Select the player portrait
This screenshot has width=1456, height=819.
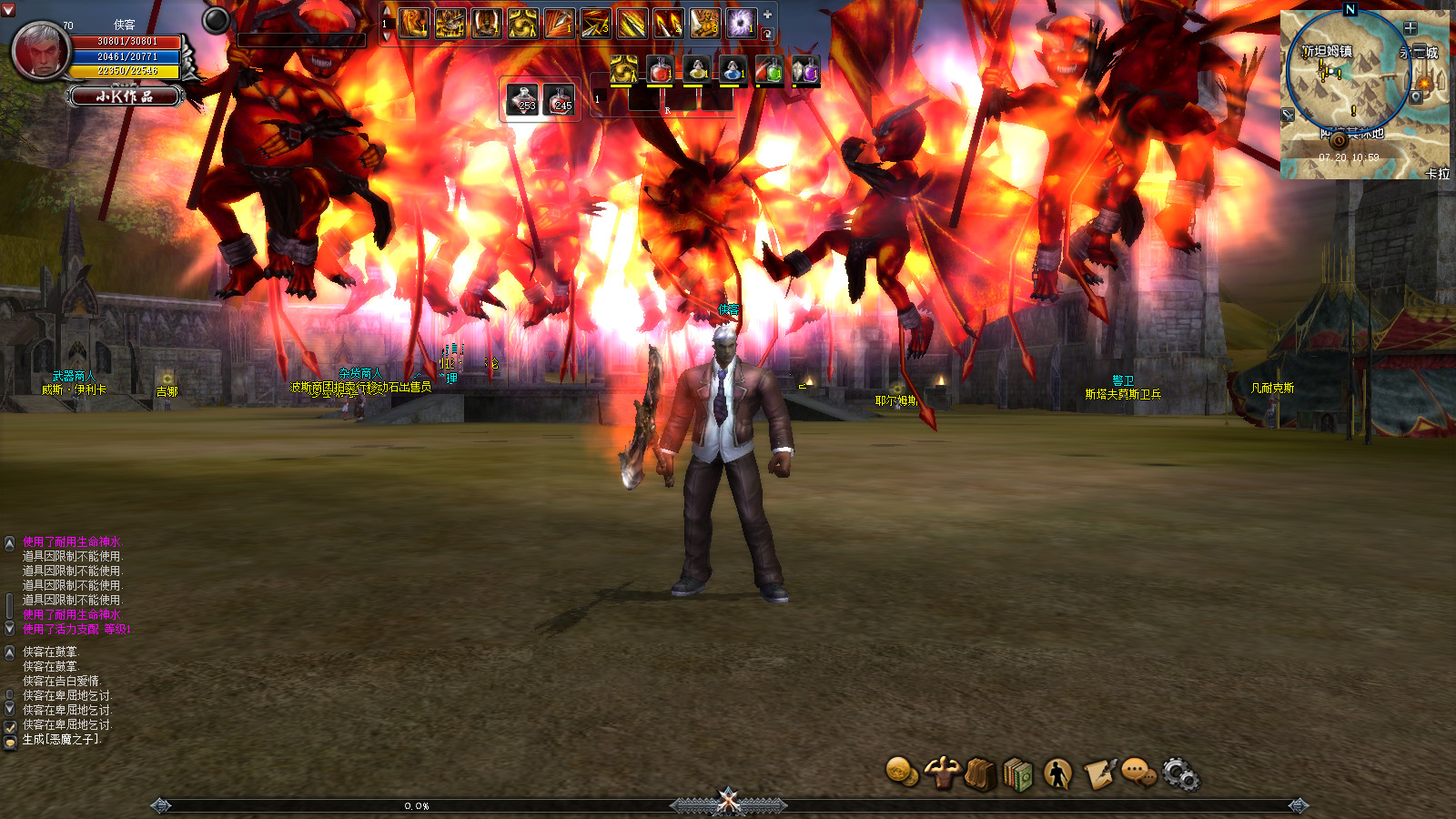click(40, 51)
